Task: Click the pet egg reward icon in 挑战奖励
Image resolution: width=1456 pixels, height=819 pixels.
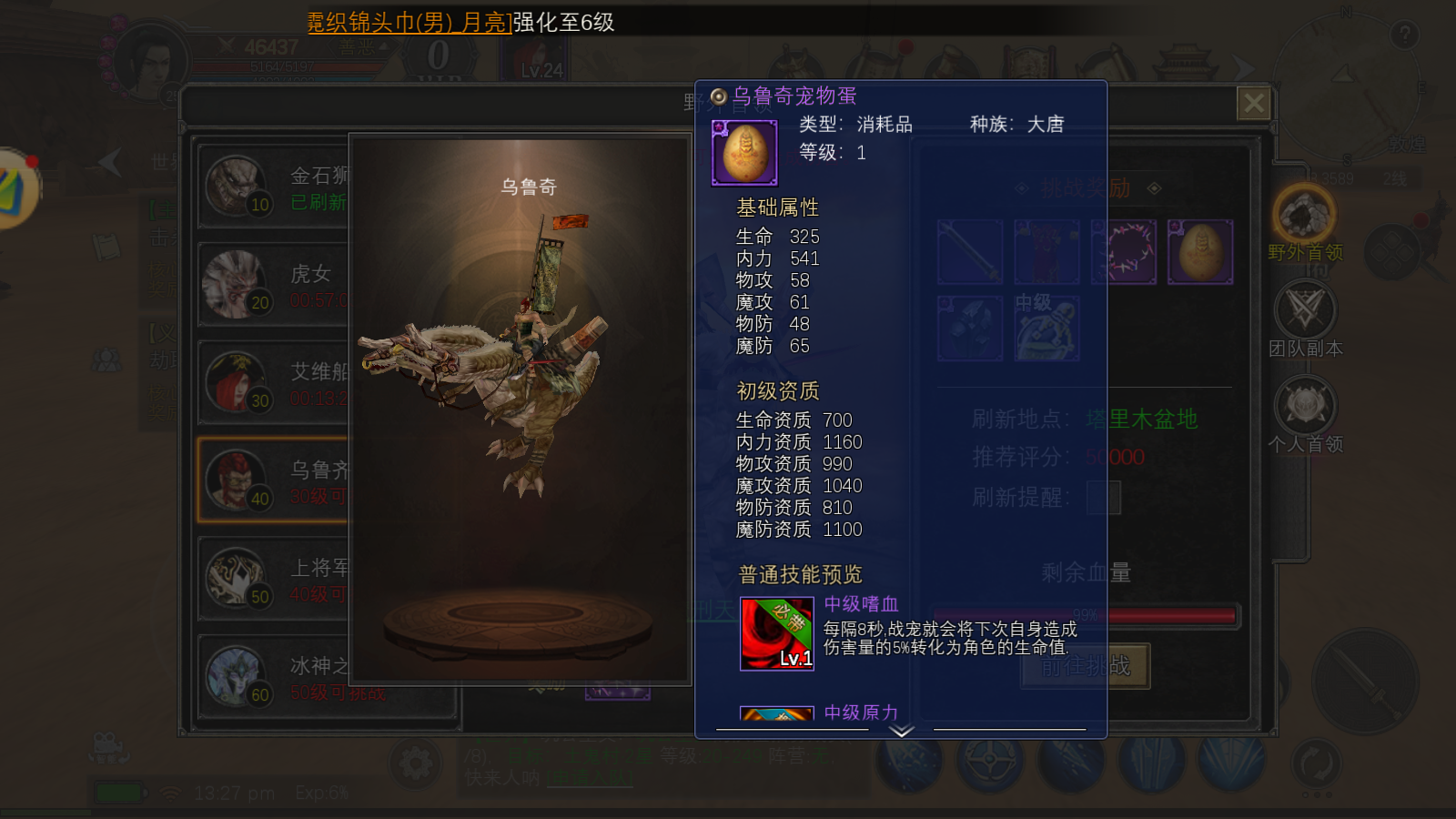Action: [x=1199, y=252]
